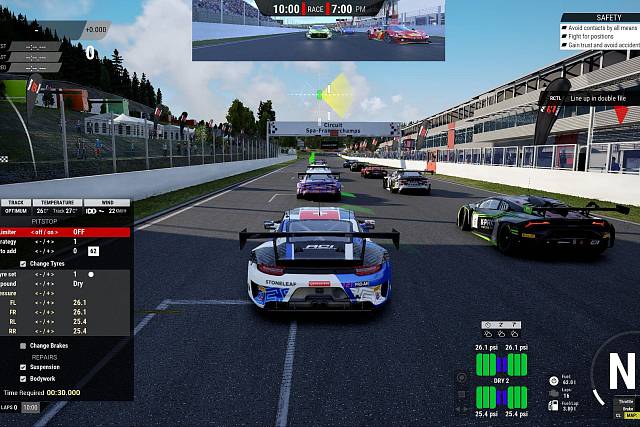Toggle the Suspension repair checkbox
The width and height of the screenshot is (640, 427).
23,367
